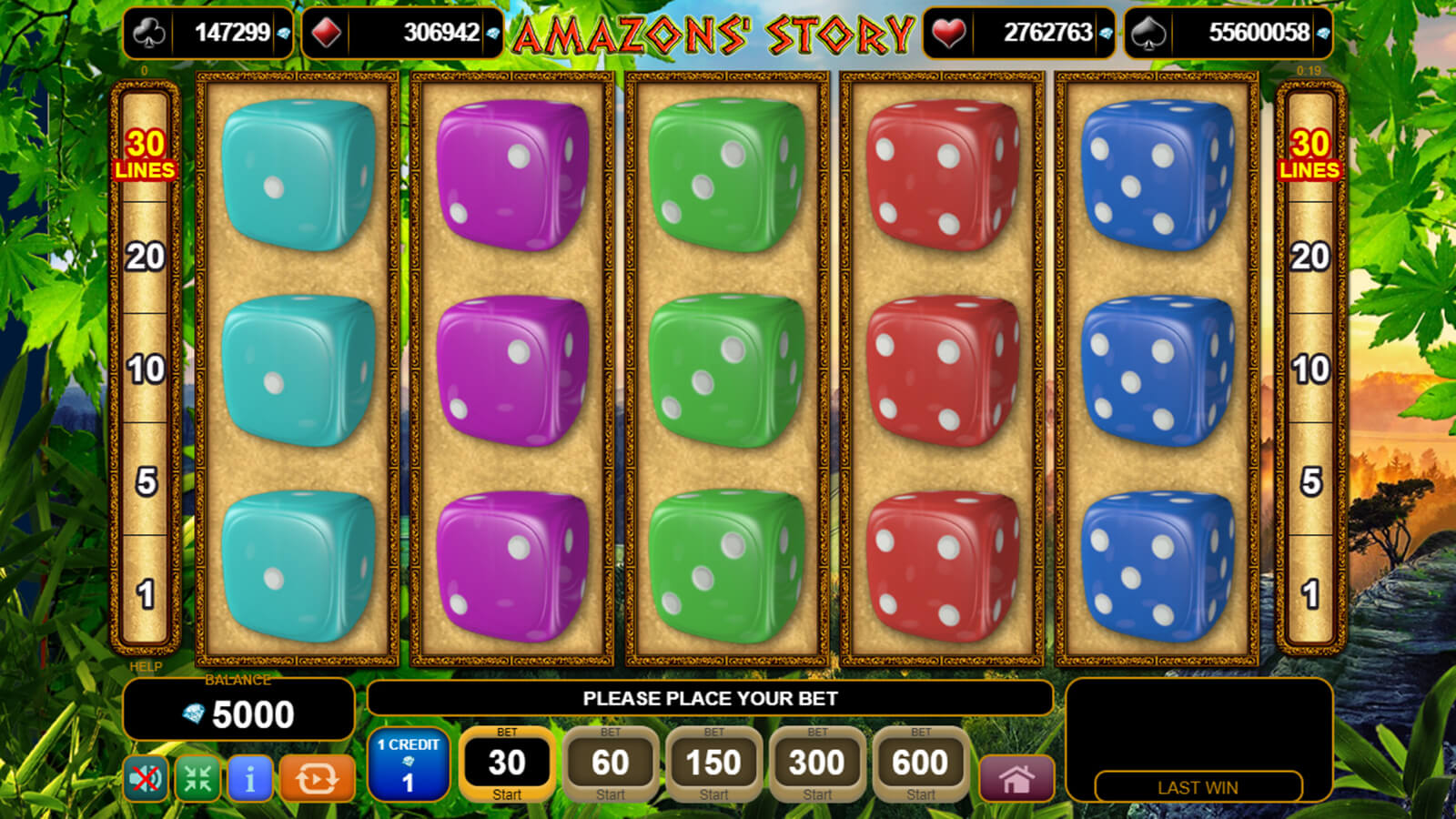Spin with the 300 bet button
Viewport: 1456px width, 819px height.
(817, 764)
